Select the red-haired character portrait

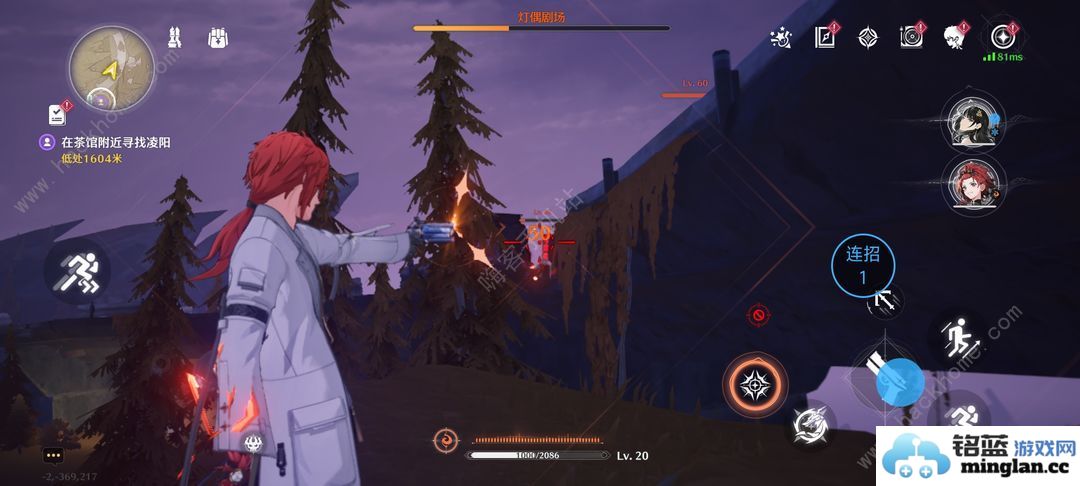click(971, 184)
